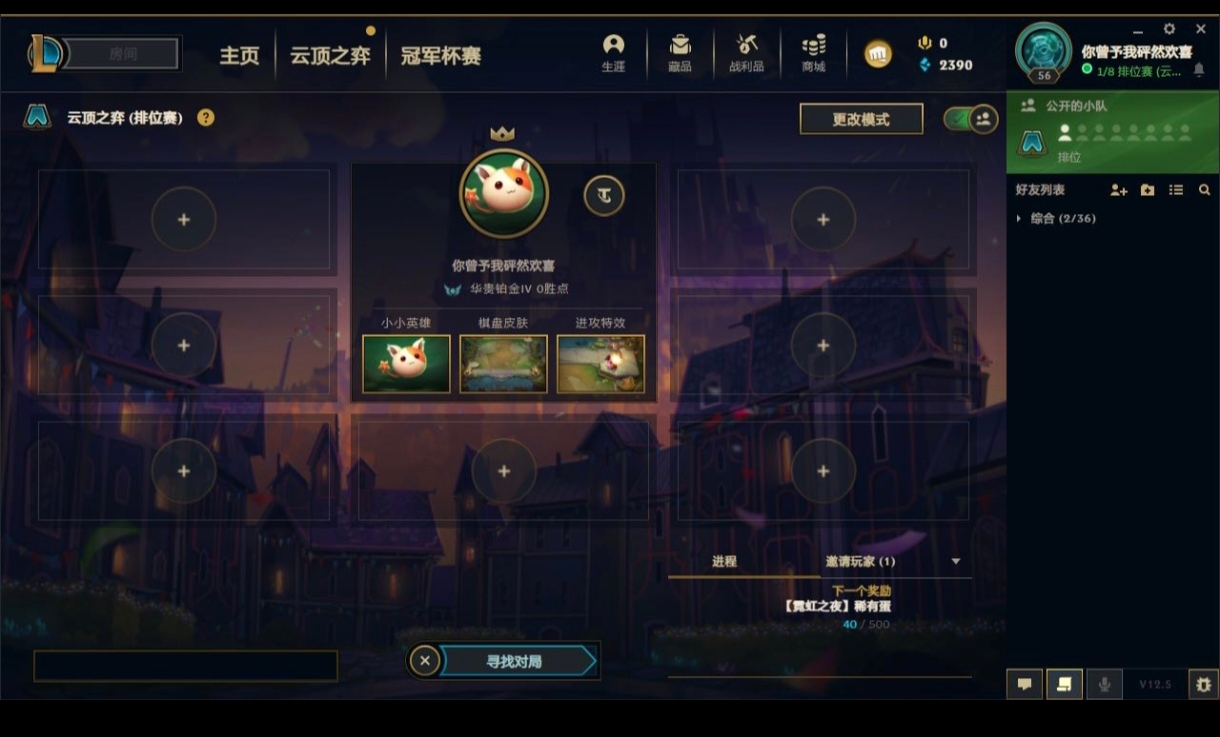This screenshot has height=737, width=1220.
Task: Go to the 主页 home tab
Action: pos(239,56)
